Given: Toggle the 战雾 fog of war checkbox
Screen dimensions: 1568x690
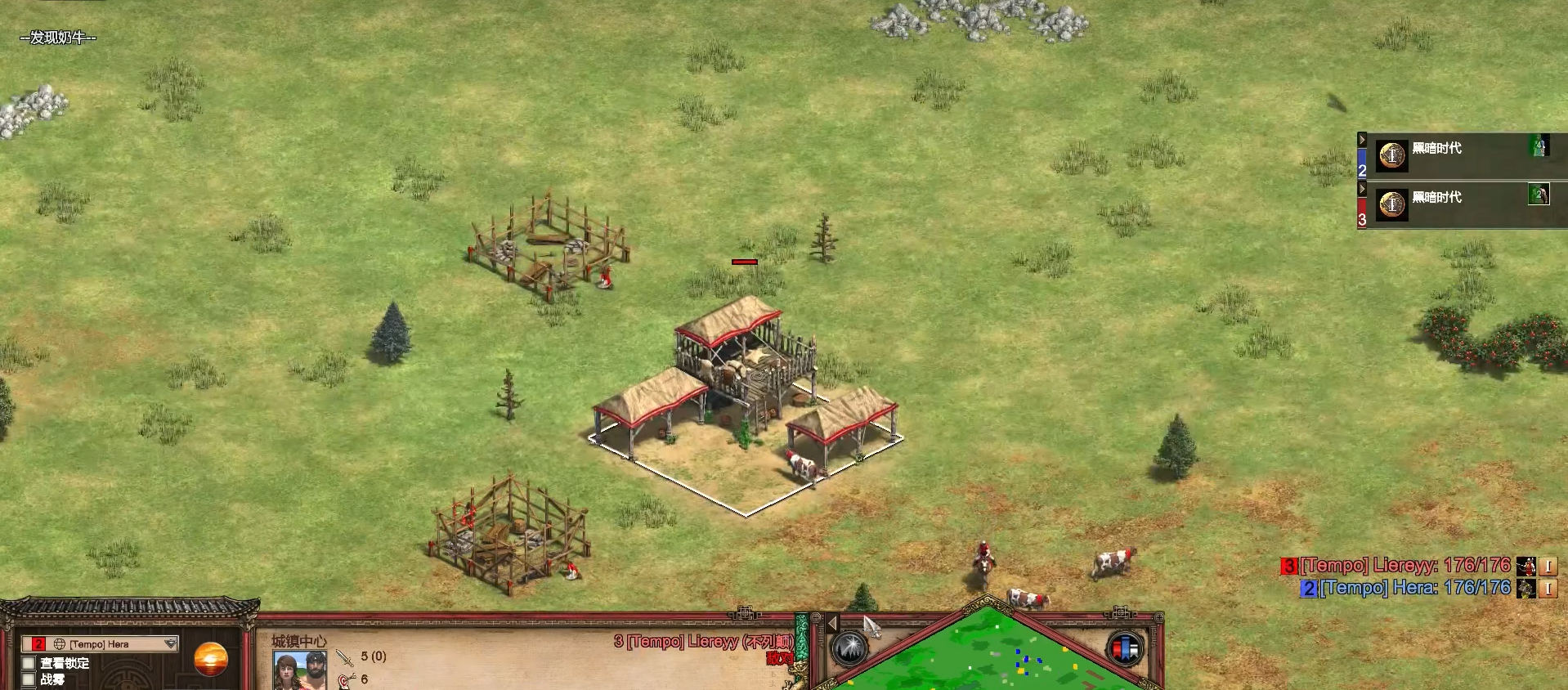Looking at the screenshot, I should (x=29, y=679).
